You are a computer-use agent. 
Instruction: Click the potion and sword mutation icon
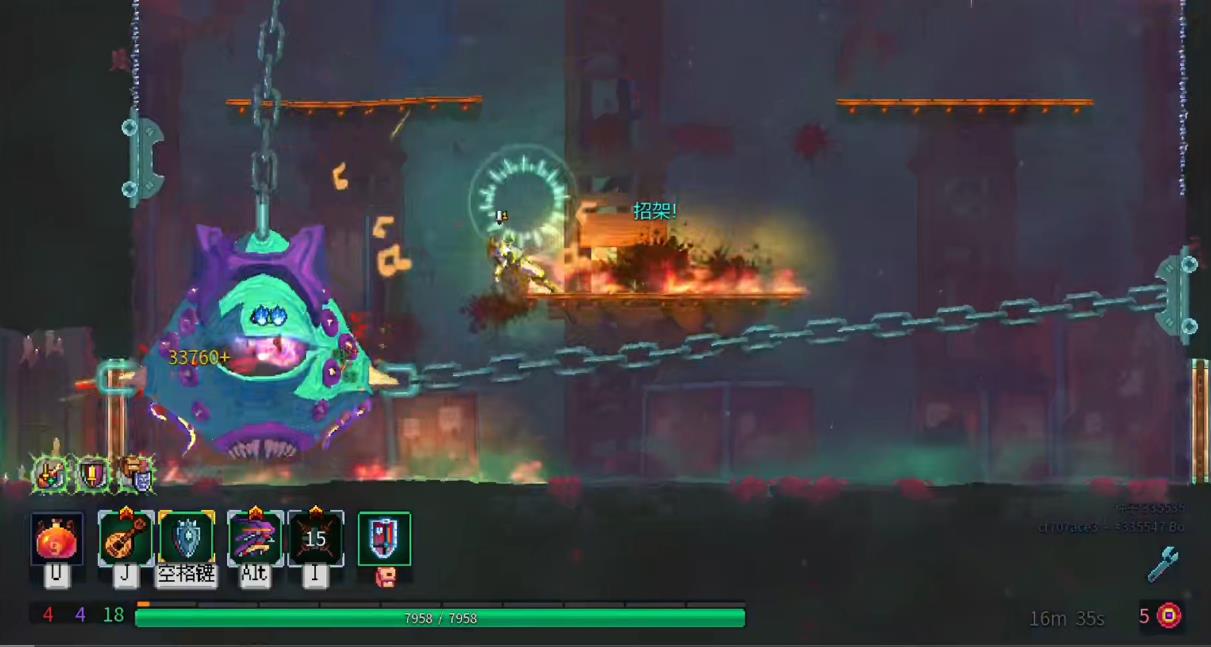click(50, 474)
